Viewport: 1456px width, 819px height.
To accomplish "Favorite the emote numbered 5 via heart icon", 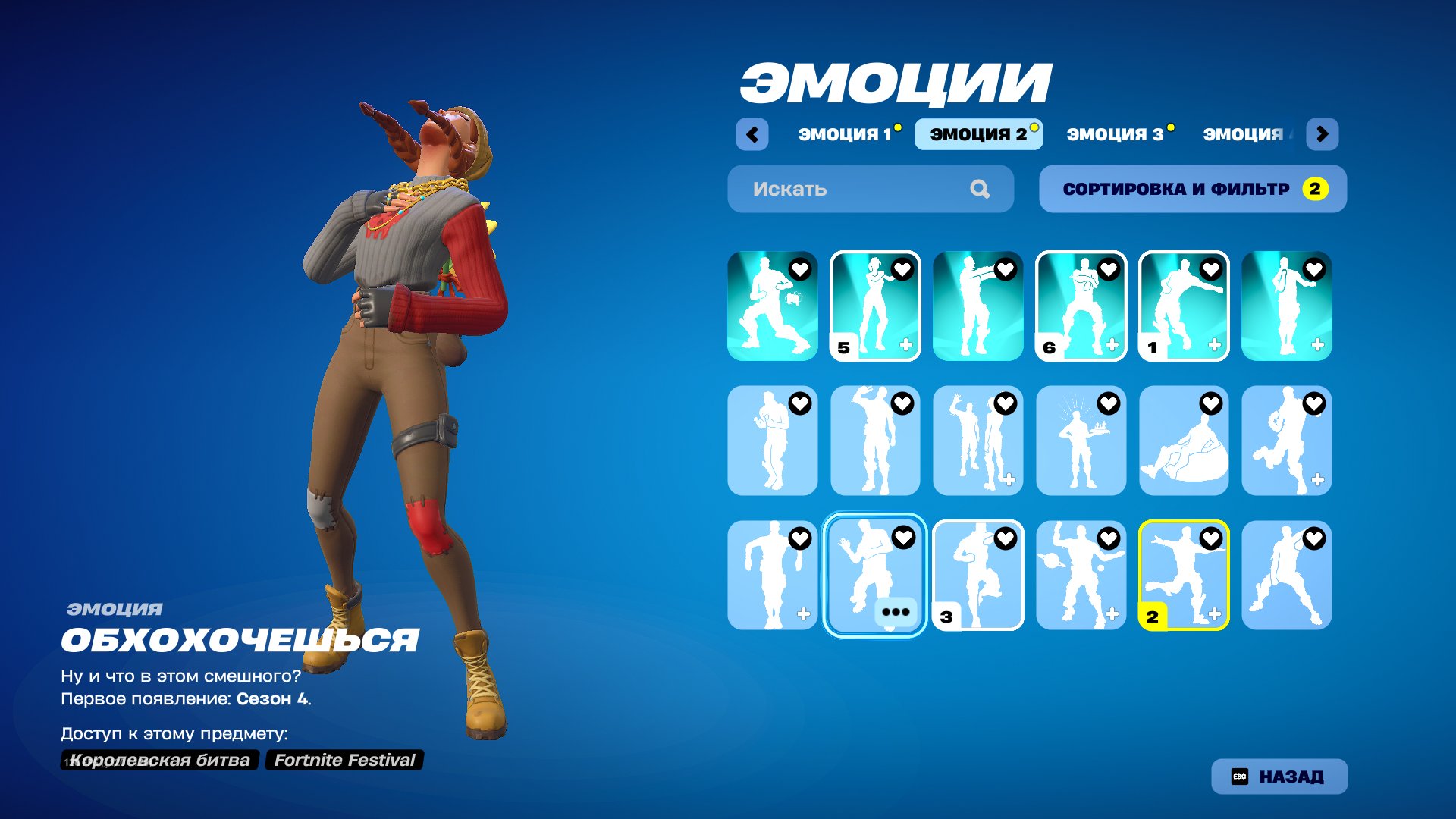I will 902,269.
